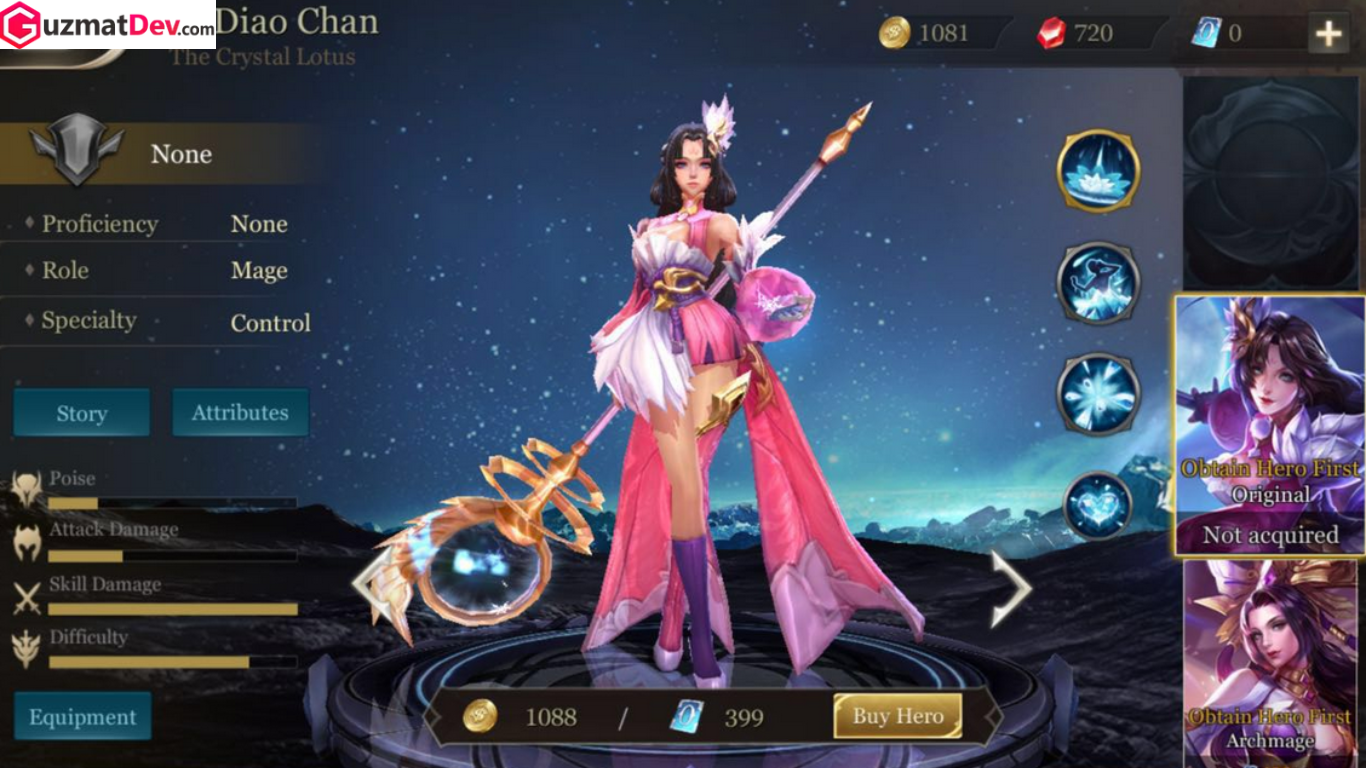The width and height of the screenshot is (1366, 768).
Task: Click the Buy Hero button
Action: click(897, 716)
